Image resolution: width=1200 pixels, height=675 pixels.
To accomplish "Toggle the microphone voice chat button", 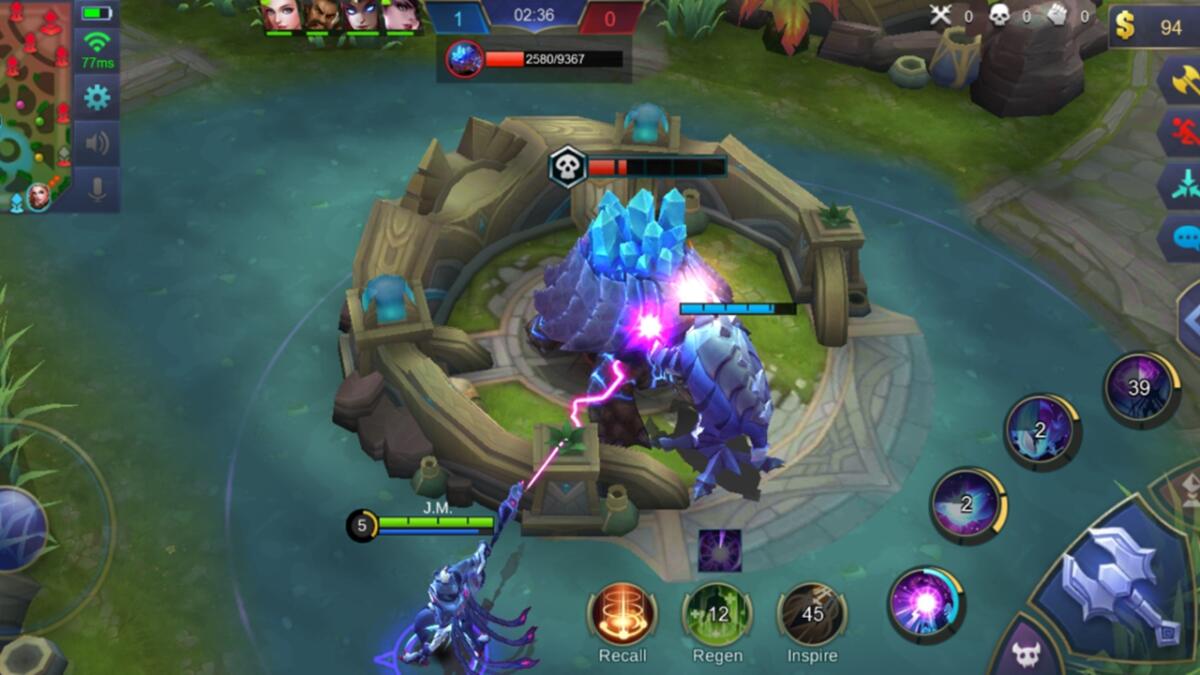I will point(97,189).
